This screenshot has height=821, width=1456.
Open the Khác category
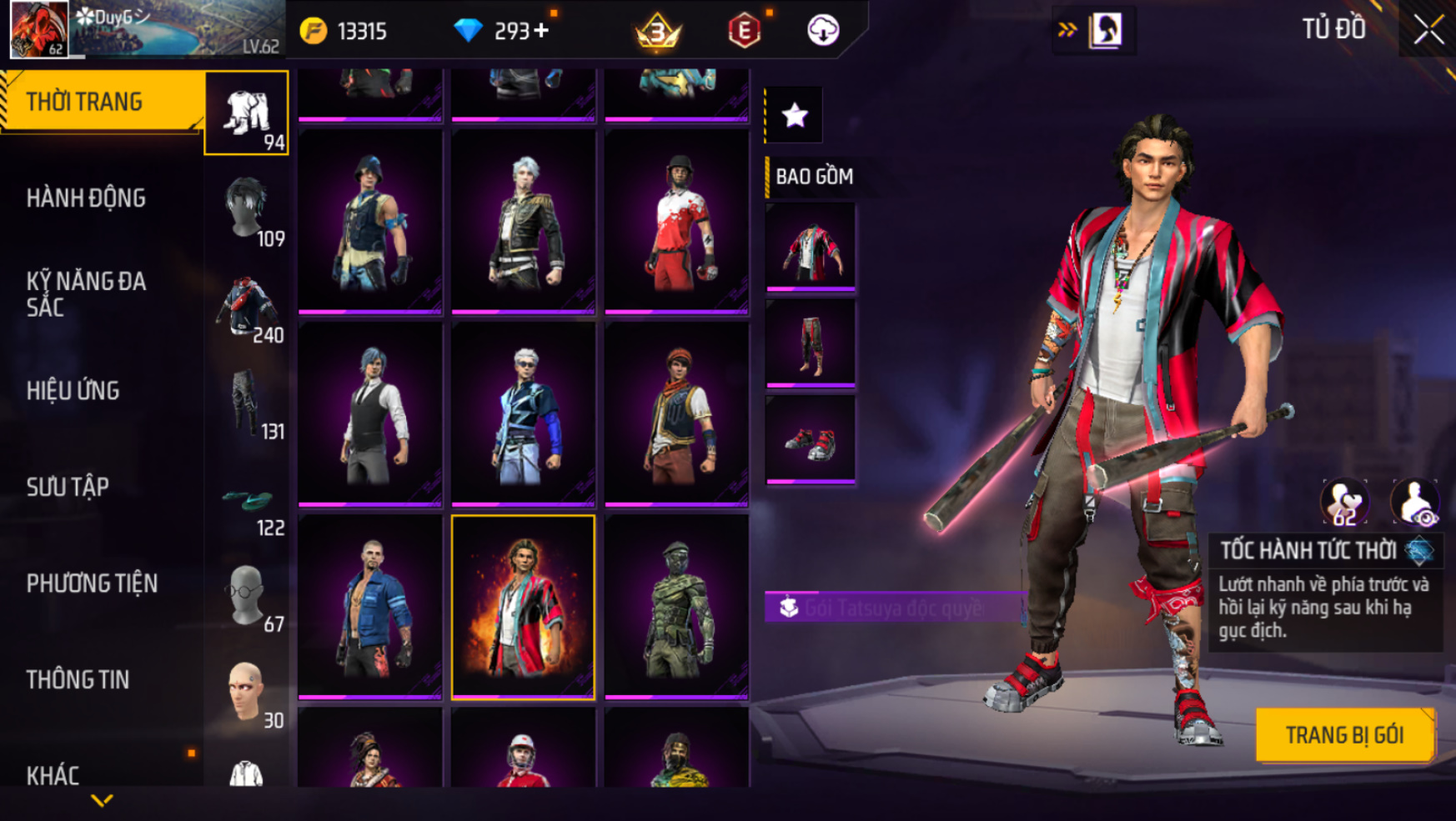point(53,775)
